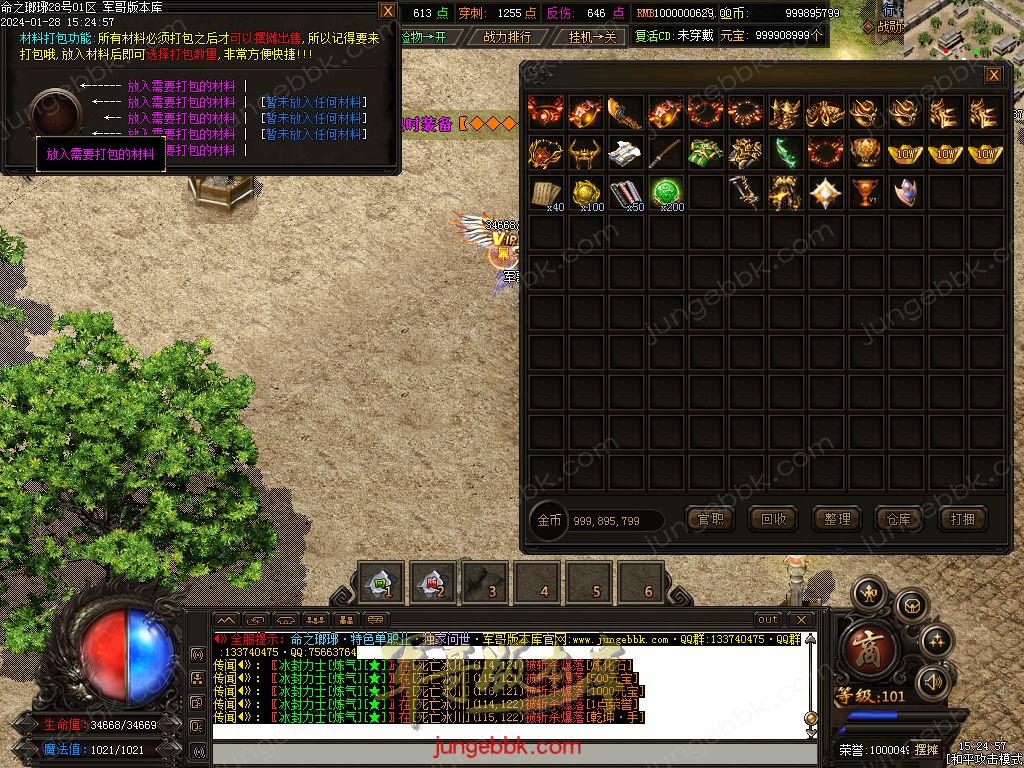Open the 摆摊 (stall) button
Viewport: 1024px width, 768px height.
point(927,749)
